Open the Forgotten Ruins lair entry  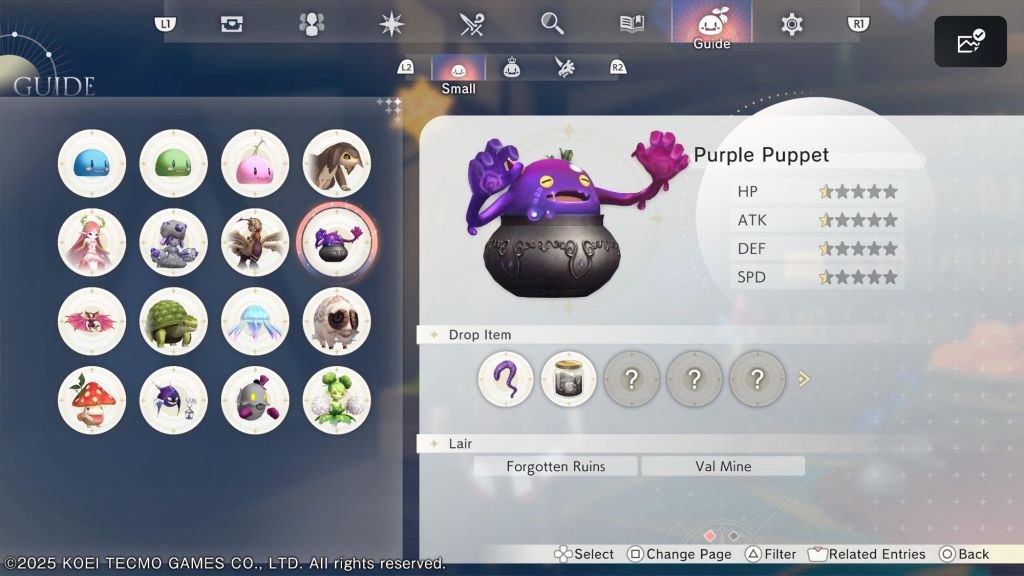(555, 466)
